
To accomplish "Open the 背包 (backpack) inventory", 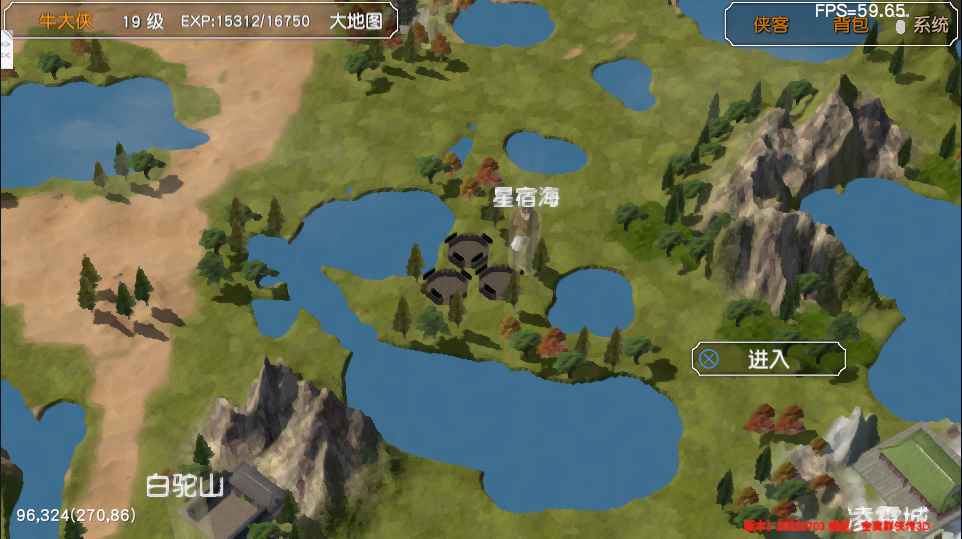I will [851, 25].
